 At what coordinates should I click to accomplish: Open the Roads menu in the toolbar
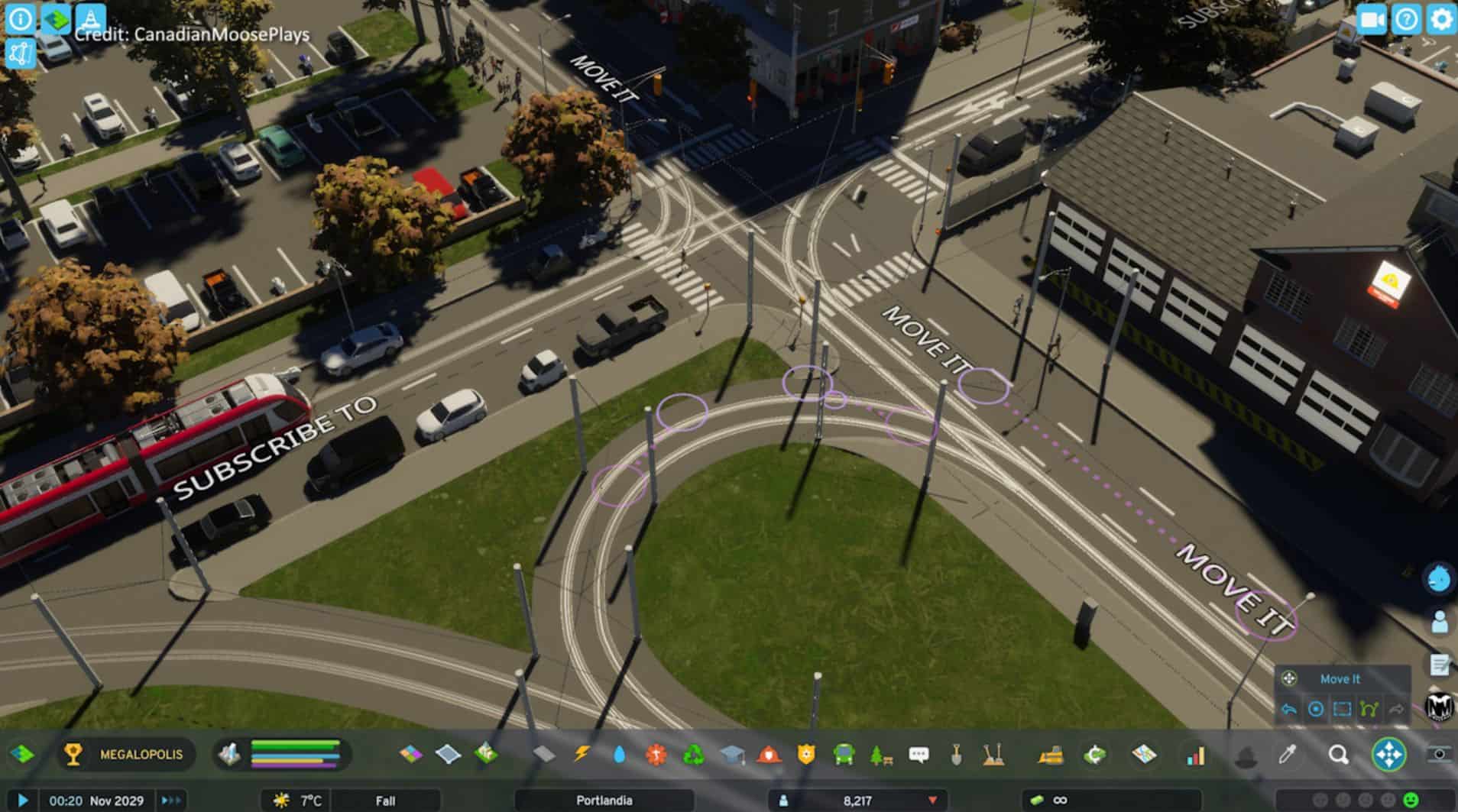(x=543, y=755)
